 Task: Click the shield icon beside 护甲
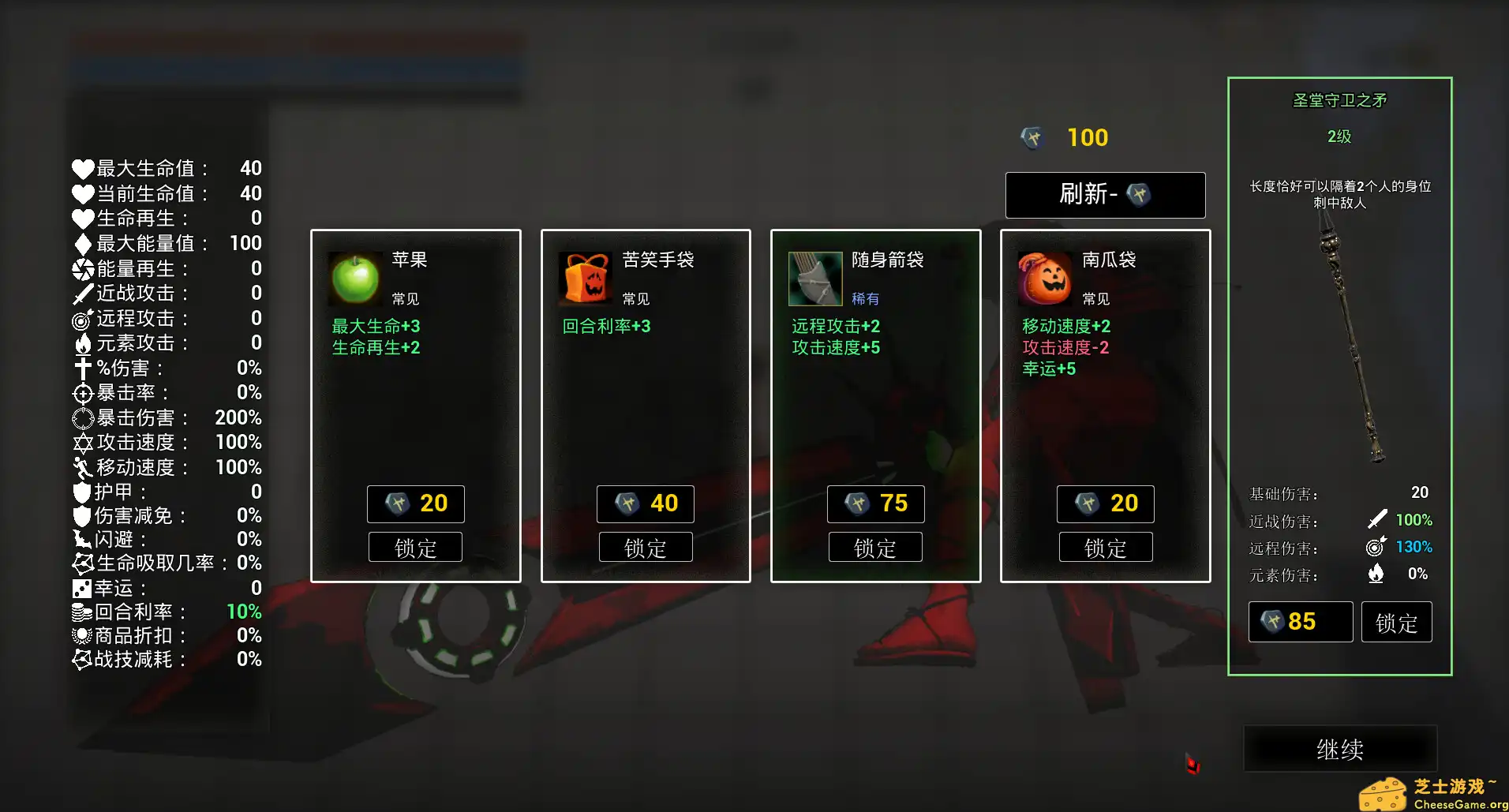coord(81,491)
